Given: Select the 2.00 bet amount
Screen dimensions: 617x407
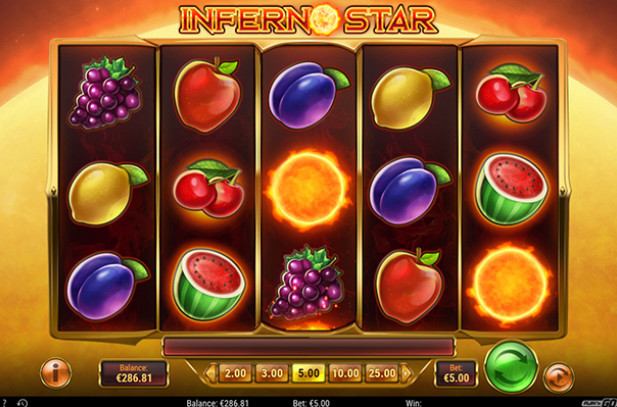Looking at the screenshot, I should tap(234, 374).
